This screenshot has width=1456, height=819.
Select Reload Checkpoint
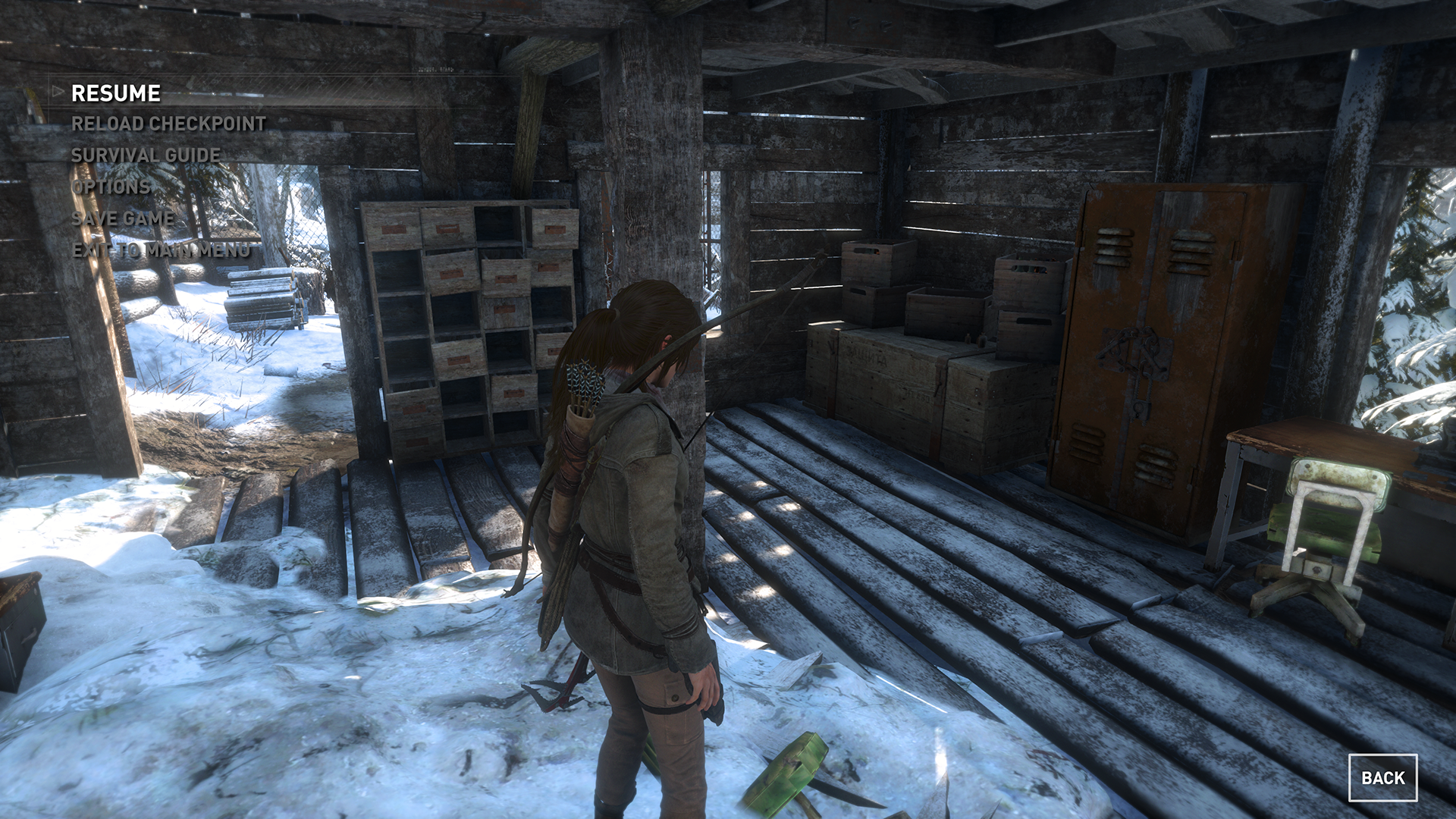tap(168, 124)
